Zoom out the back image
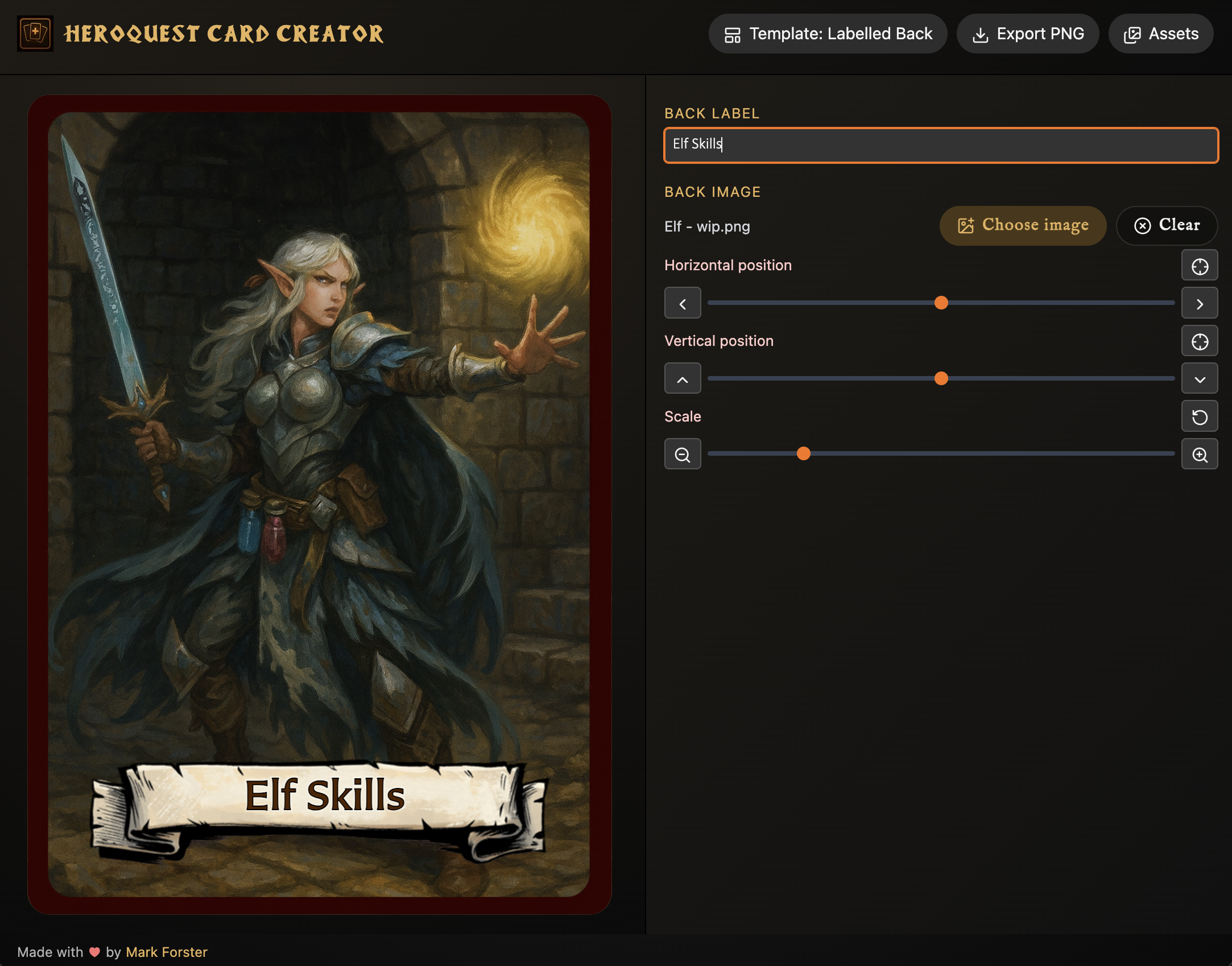Screen dimensions: 1232x966 (x=683, y=455)
